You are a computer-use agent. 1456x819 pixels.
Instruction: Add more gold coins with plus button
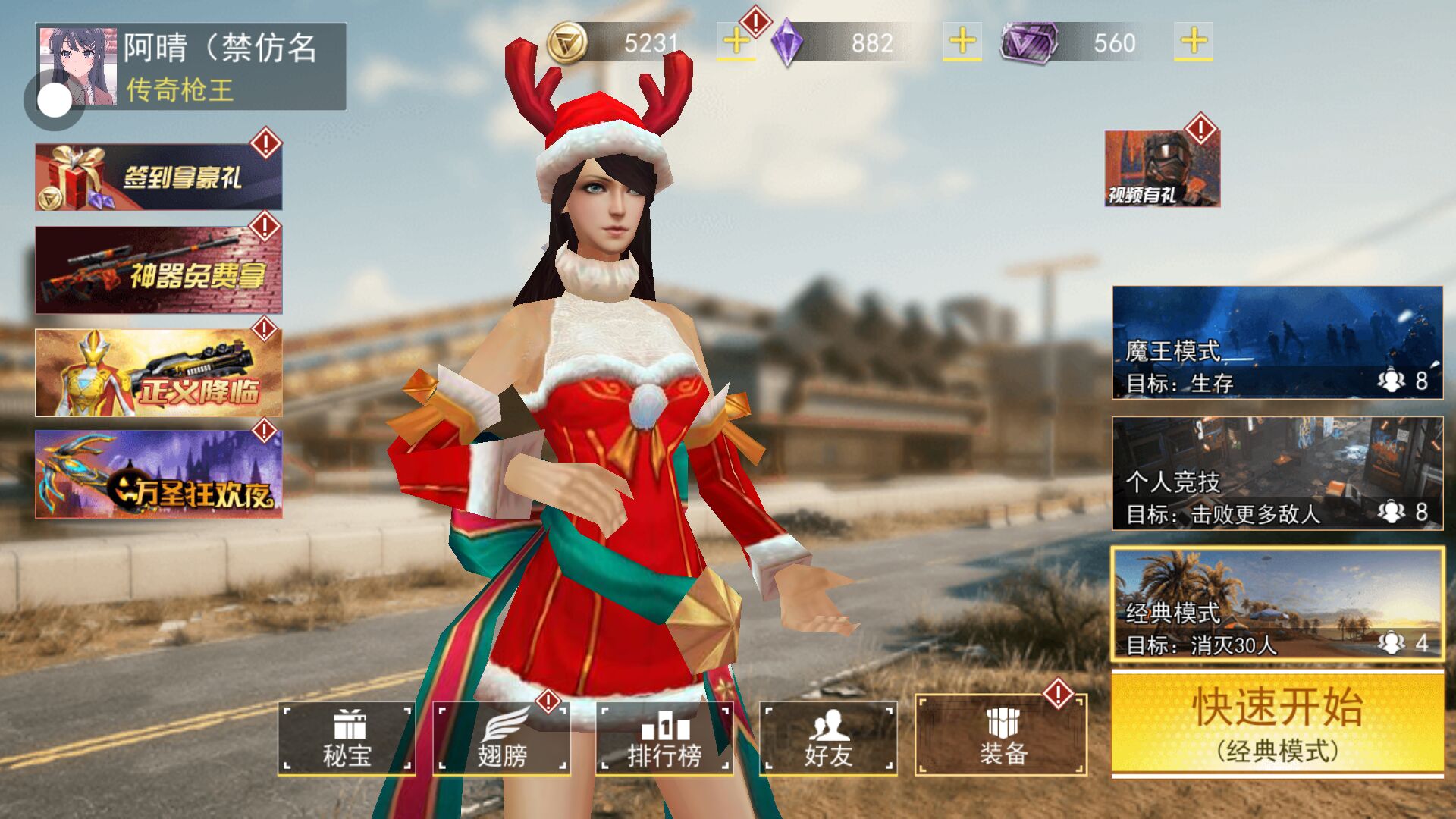736,42
